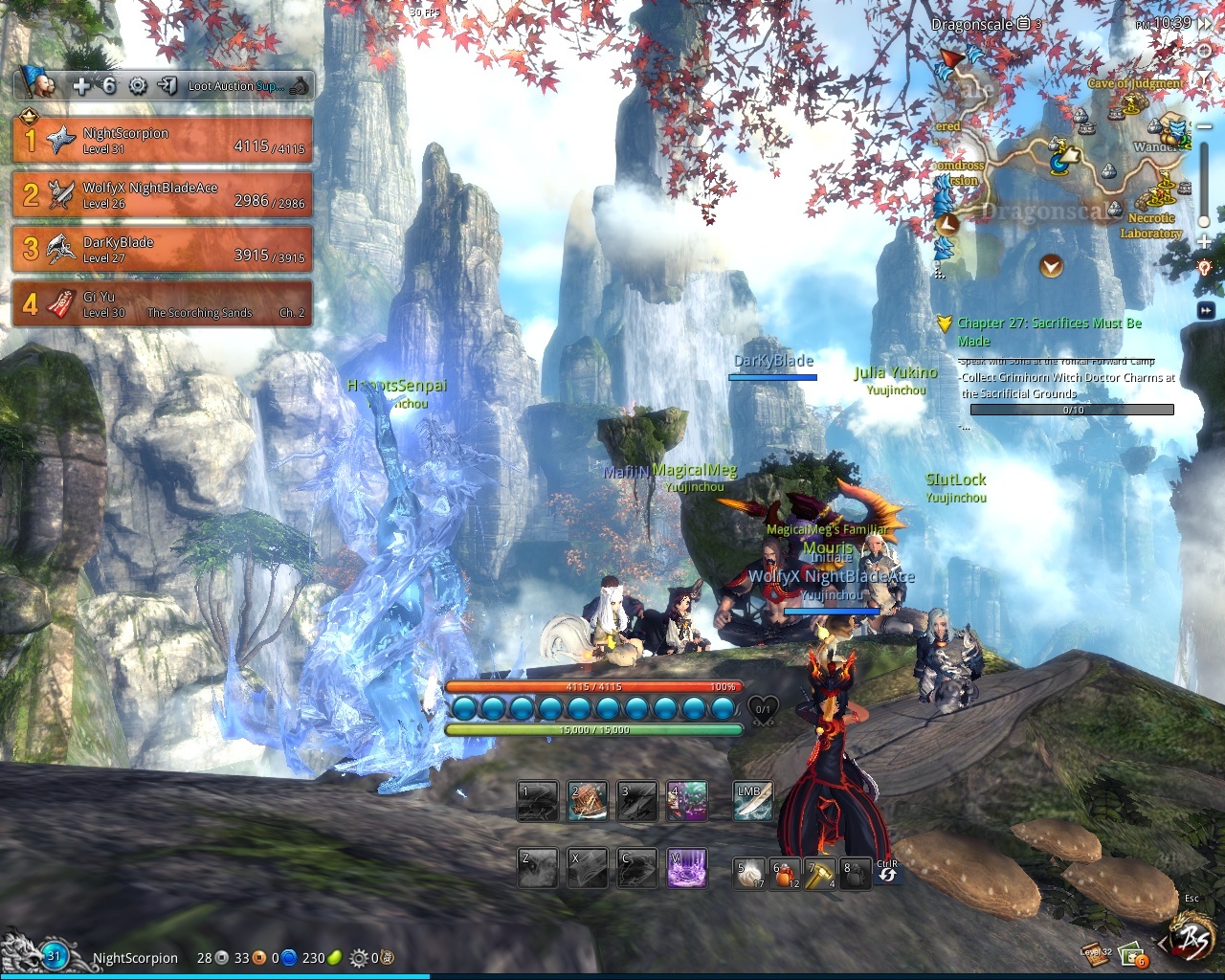Expand minimap with the down-arrow button
Image resolution: width=1225 pixels, height=980 pixels.
(1051, 265)
